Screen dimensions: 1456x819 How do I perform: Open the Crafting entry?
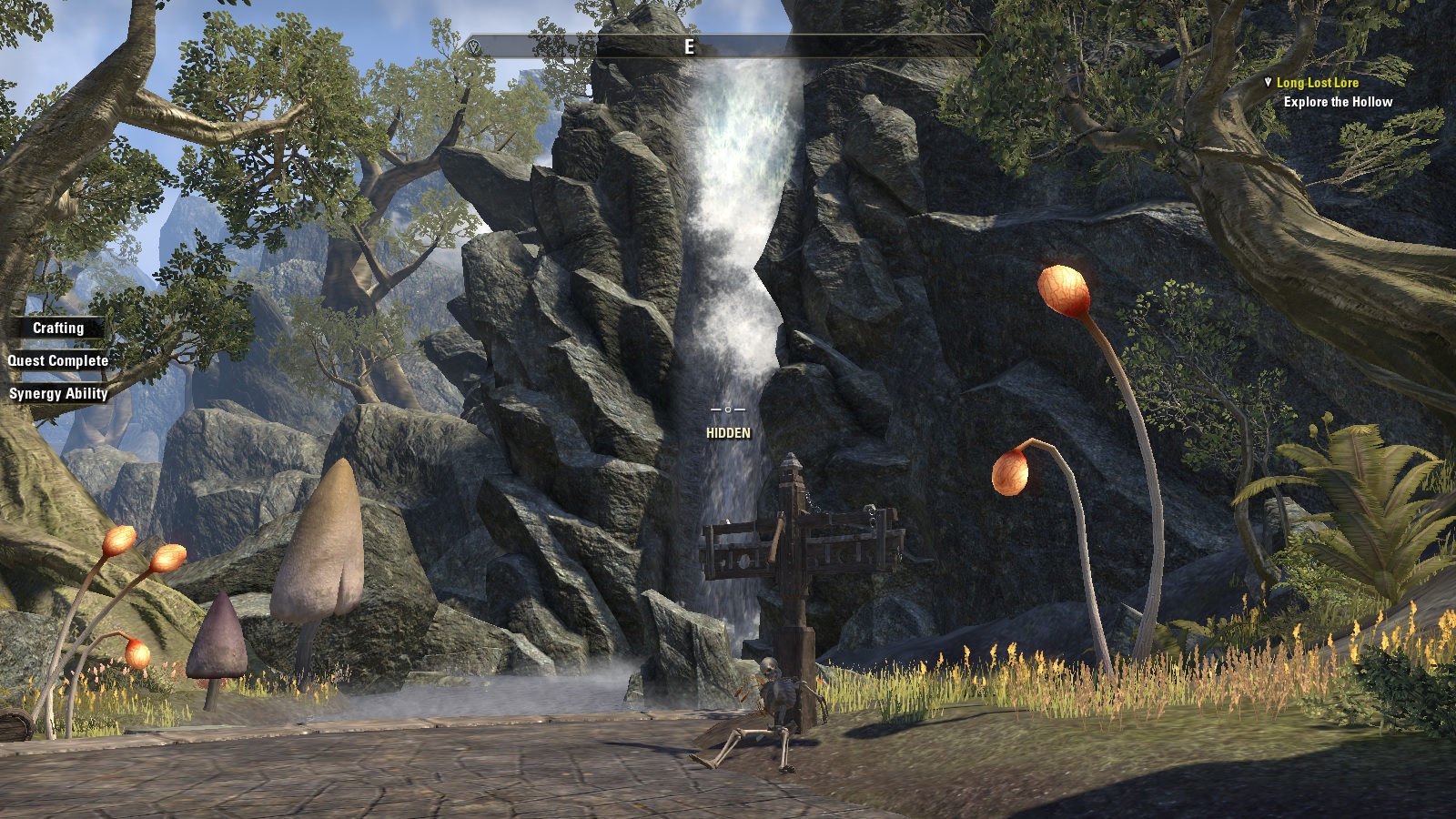(x=58, y=328)
